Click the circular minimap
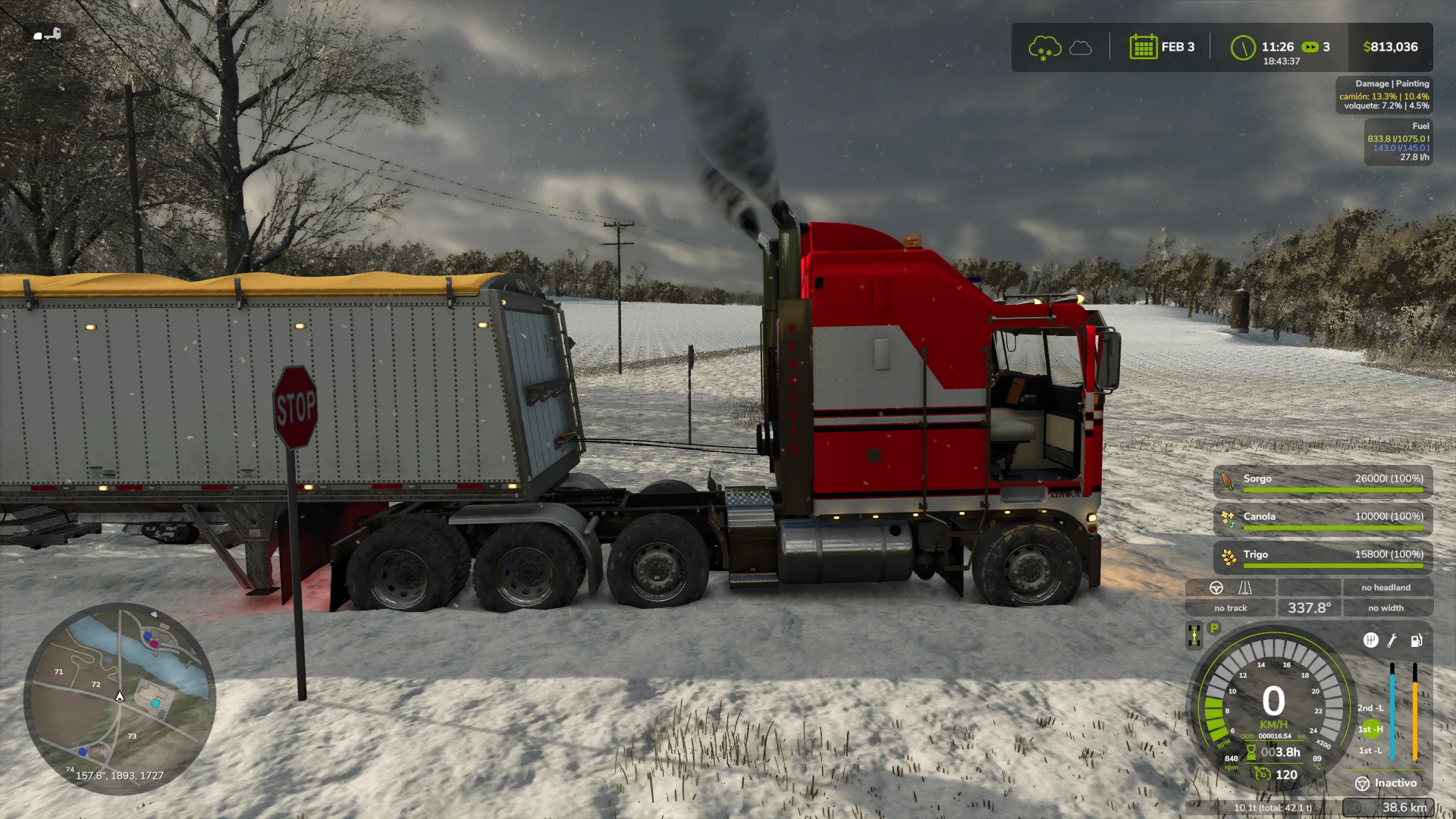1456x819 pixels. coord(120,698)
